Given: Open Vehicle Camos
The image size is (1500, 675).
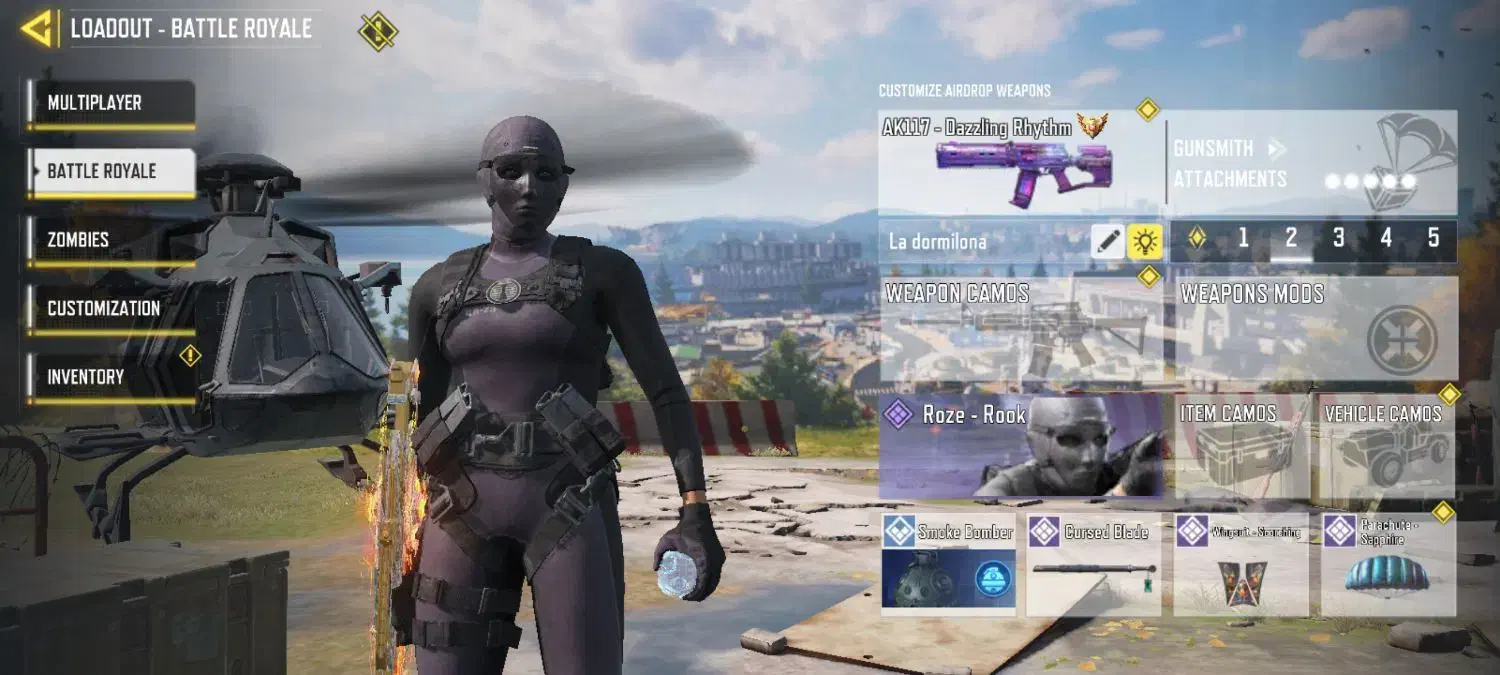Looking at the screenshot, I should pyautogui.click(x=1387, y=446).
